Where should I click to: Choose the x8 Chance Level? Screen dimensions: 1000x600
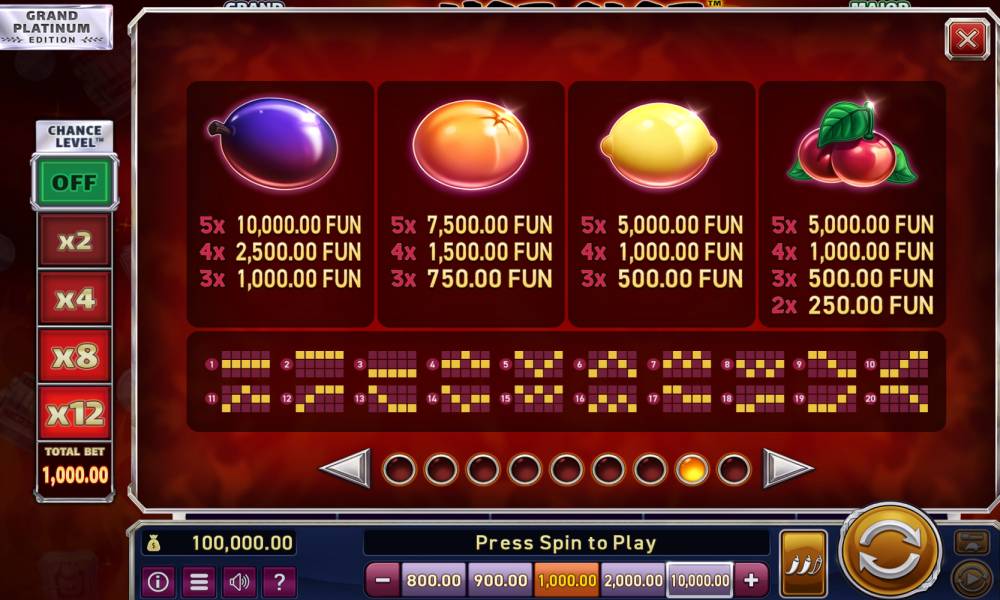(75, 355)
